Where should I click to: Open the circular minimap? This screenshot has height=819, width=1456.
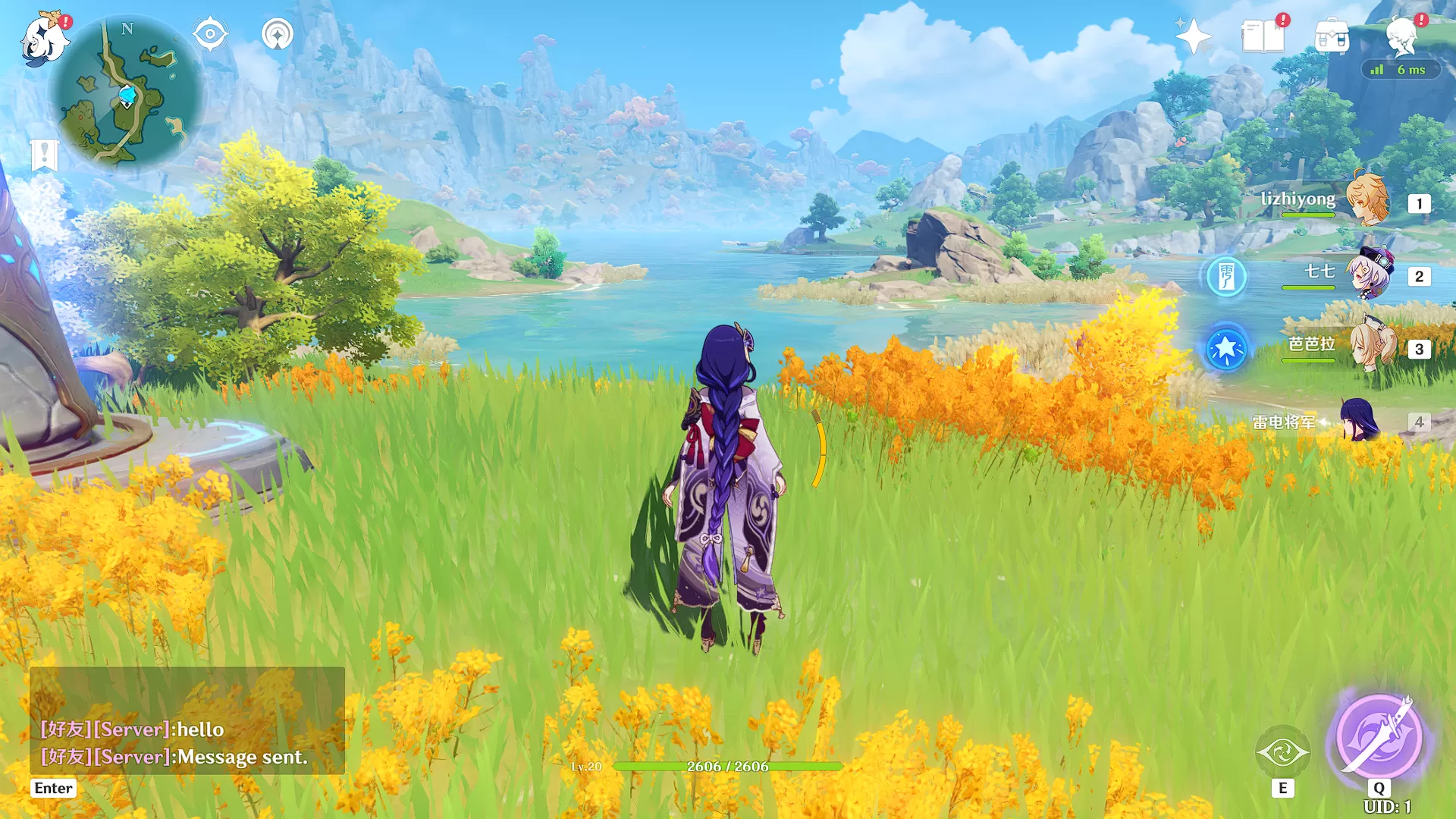click(127, 93)
